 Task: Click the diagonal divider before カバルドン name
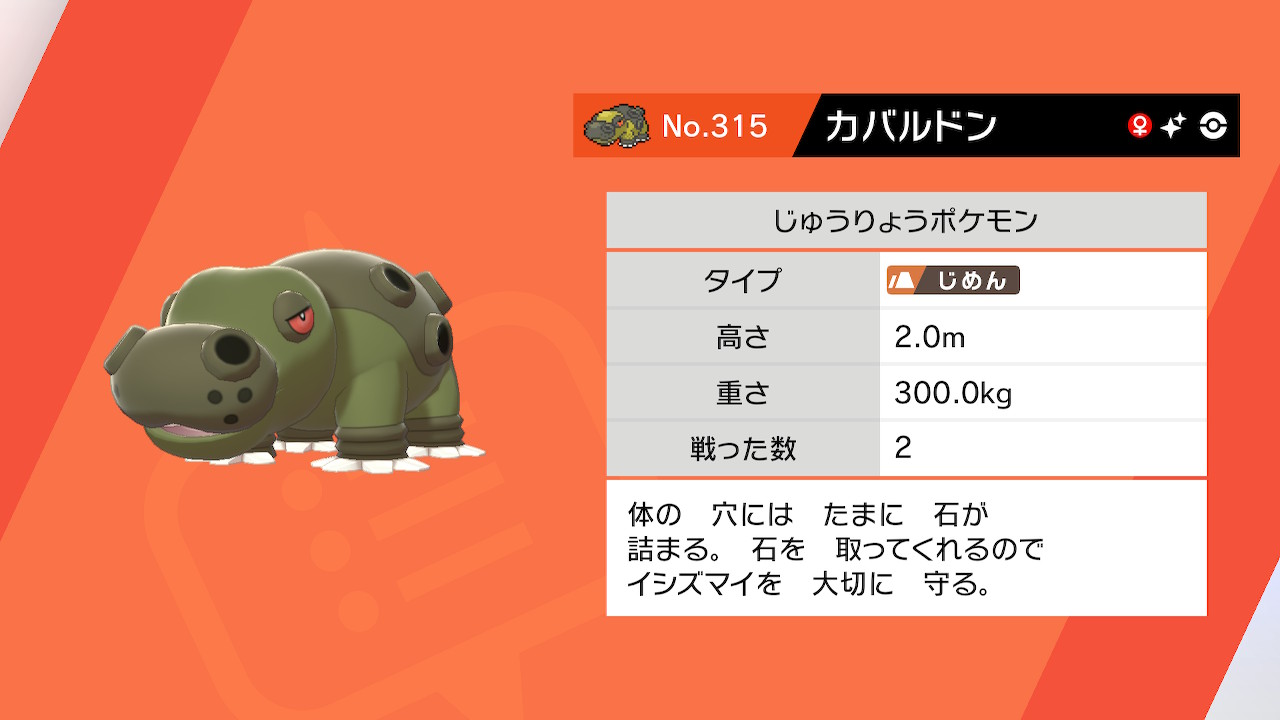(804, 126)
